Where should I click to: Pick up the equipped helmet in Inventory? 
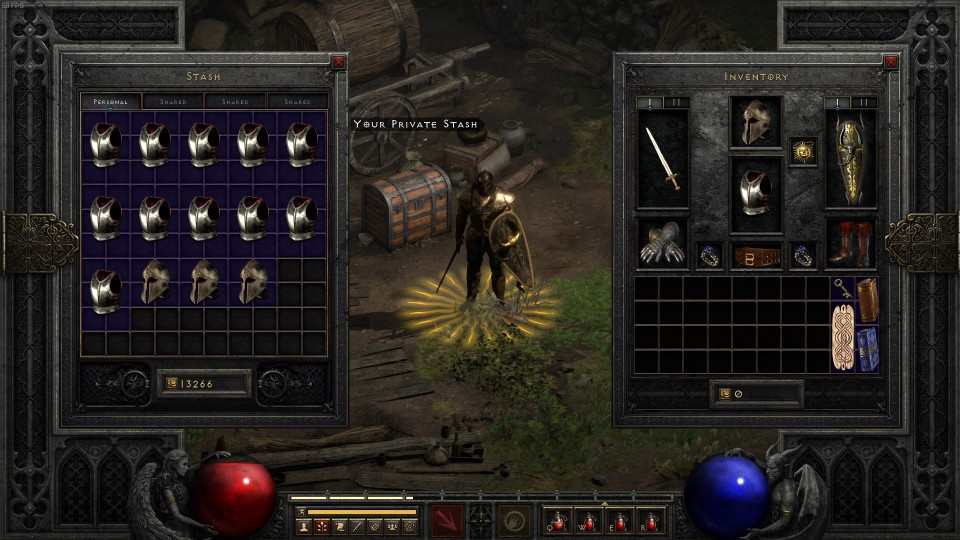click(755, 122)
